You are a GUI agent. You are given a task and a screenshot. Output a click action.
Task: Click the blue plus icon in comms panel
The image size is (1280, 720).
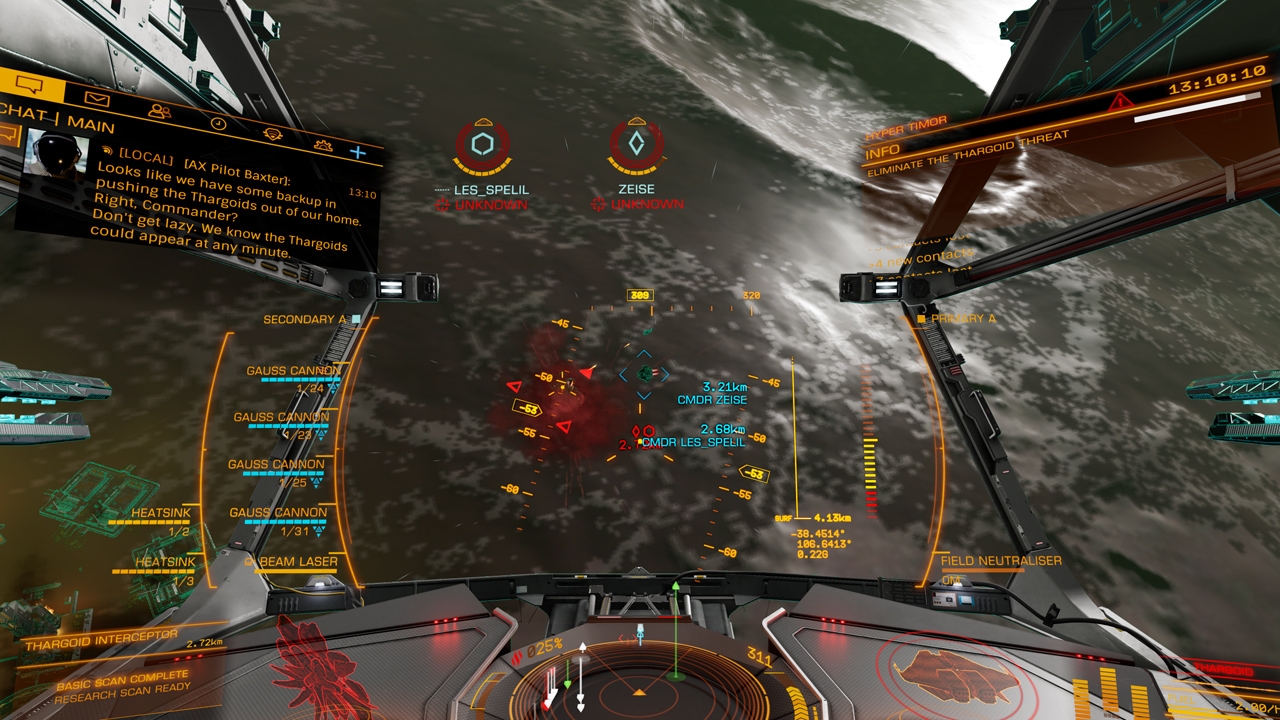pyautogui.click(x=357, y=152)
